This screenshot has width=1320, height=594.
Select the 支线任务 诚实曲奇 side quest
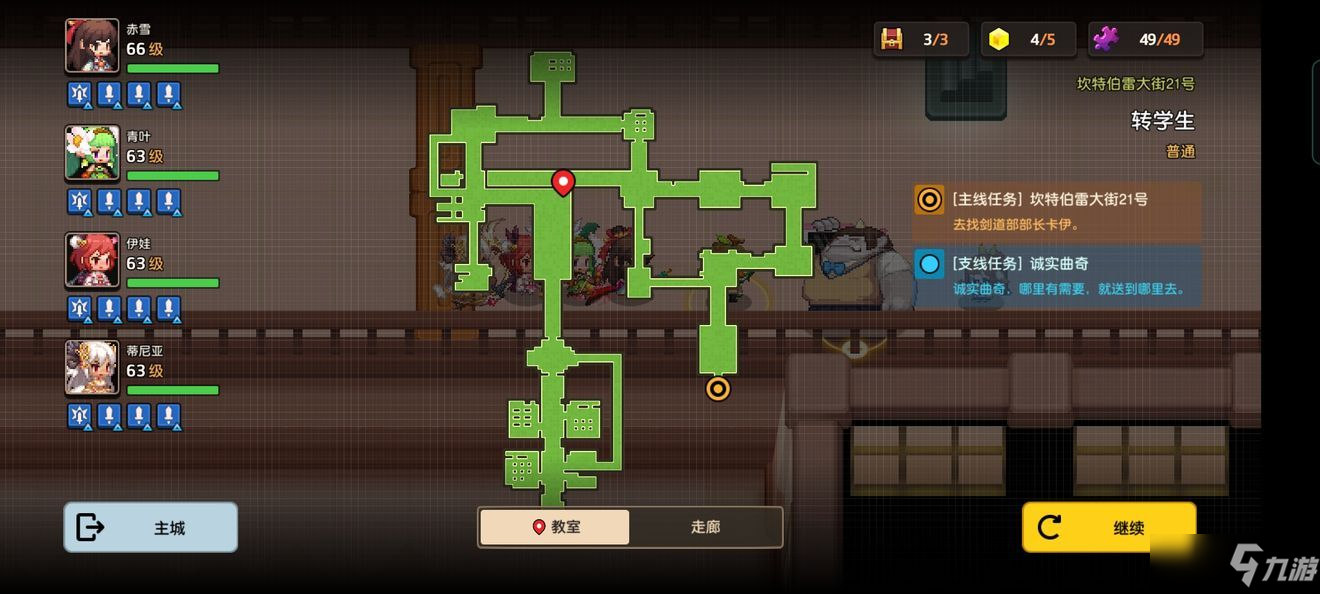tap(1056, 276)
